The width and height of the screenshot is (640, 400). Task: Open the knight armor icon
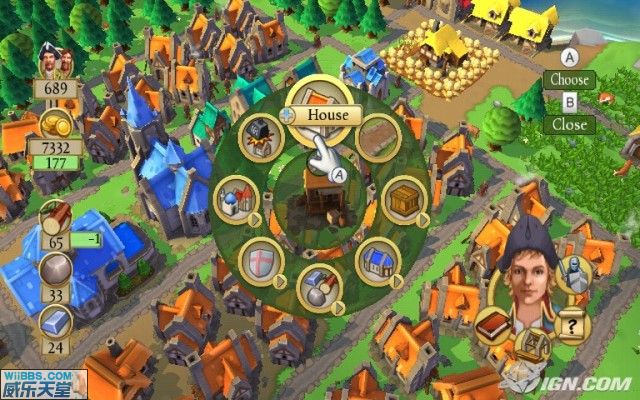(573, 273)
